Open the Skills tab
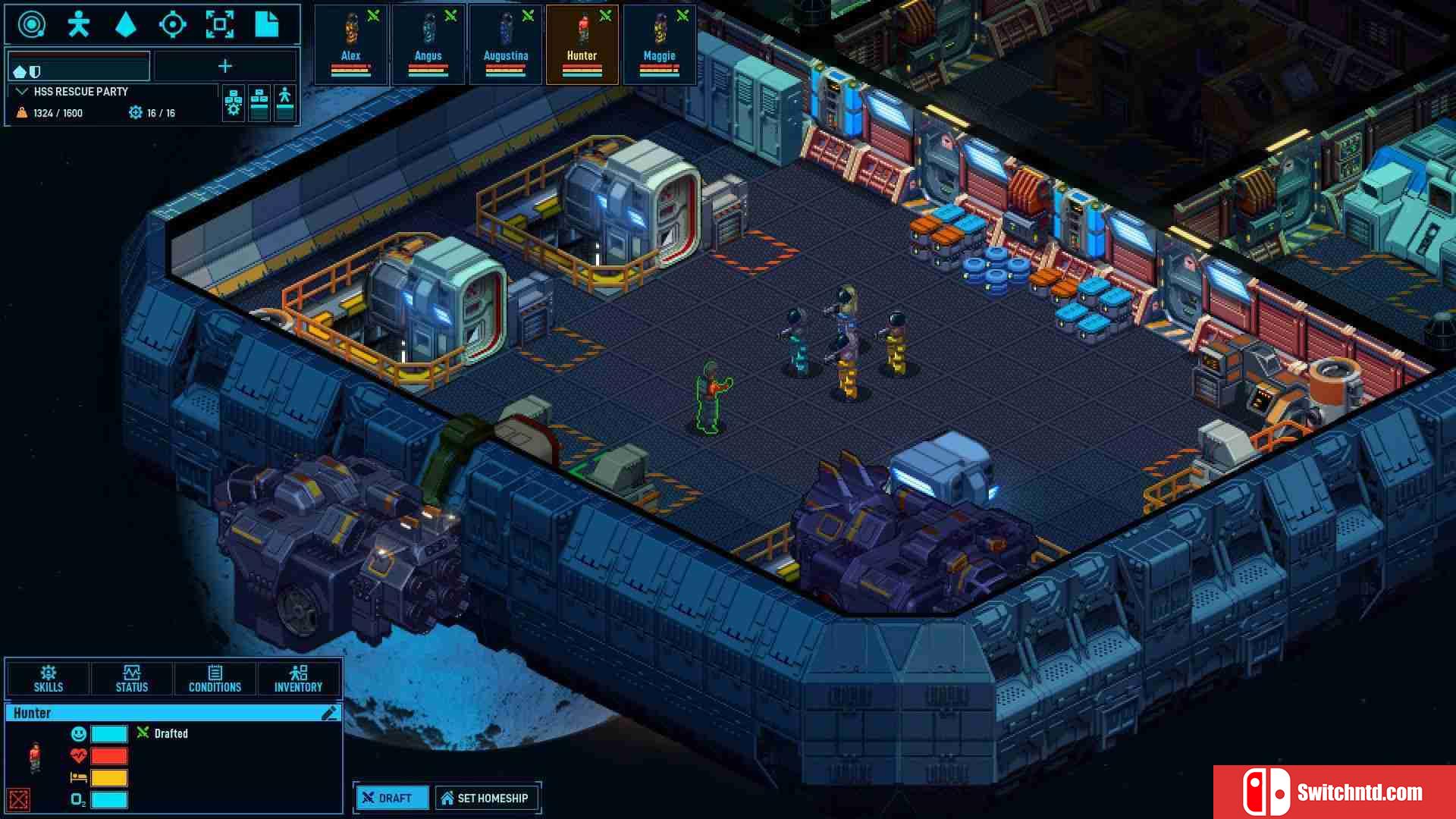Viewport: 1456px width, 819px height. coord(49,678)
